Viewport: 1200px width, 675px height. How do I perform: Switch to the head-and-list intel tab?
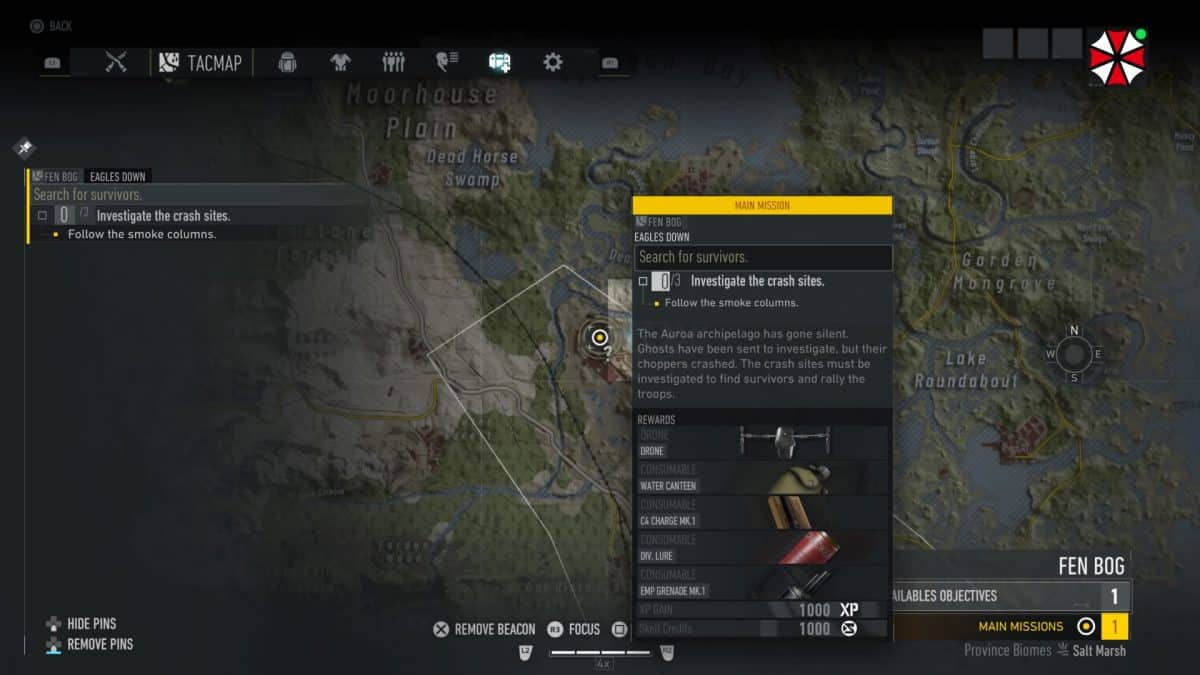[x=446, y=63]
